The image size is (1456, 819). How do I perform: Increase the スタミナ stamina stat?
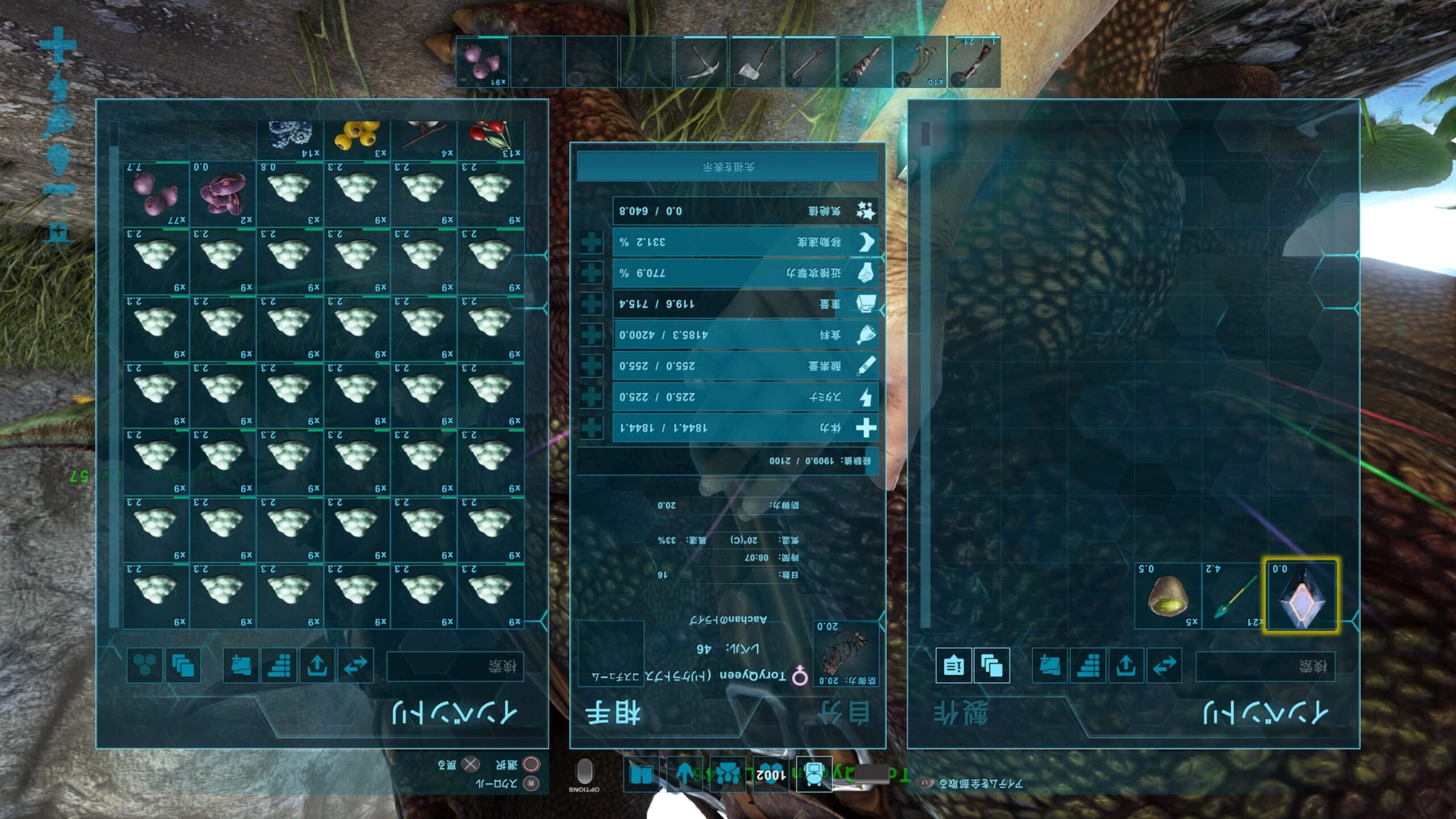(591, 397)
